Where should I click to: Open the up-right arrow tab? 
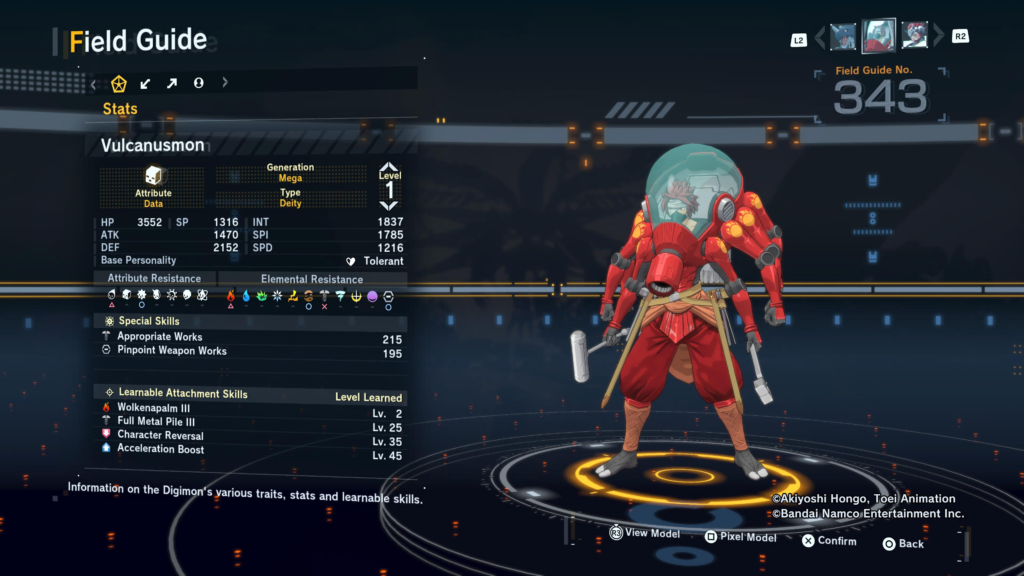click(172, 83)
